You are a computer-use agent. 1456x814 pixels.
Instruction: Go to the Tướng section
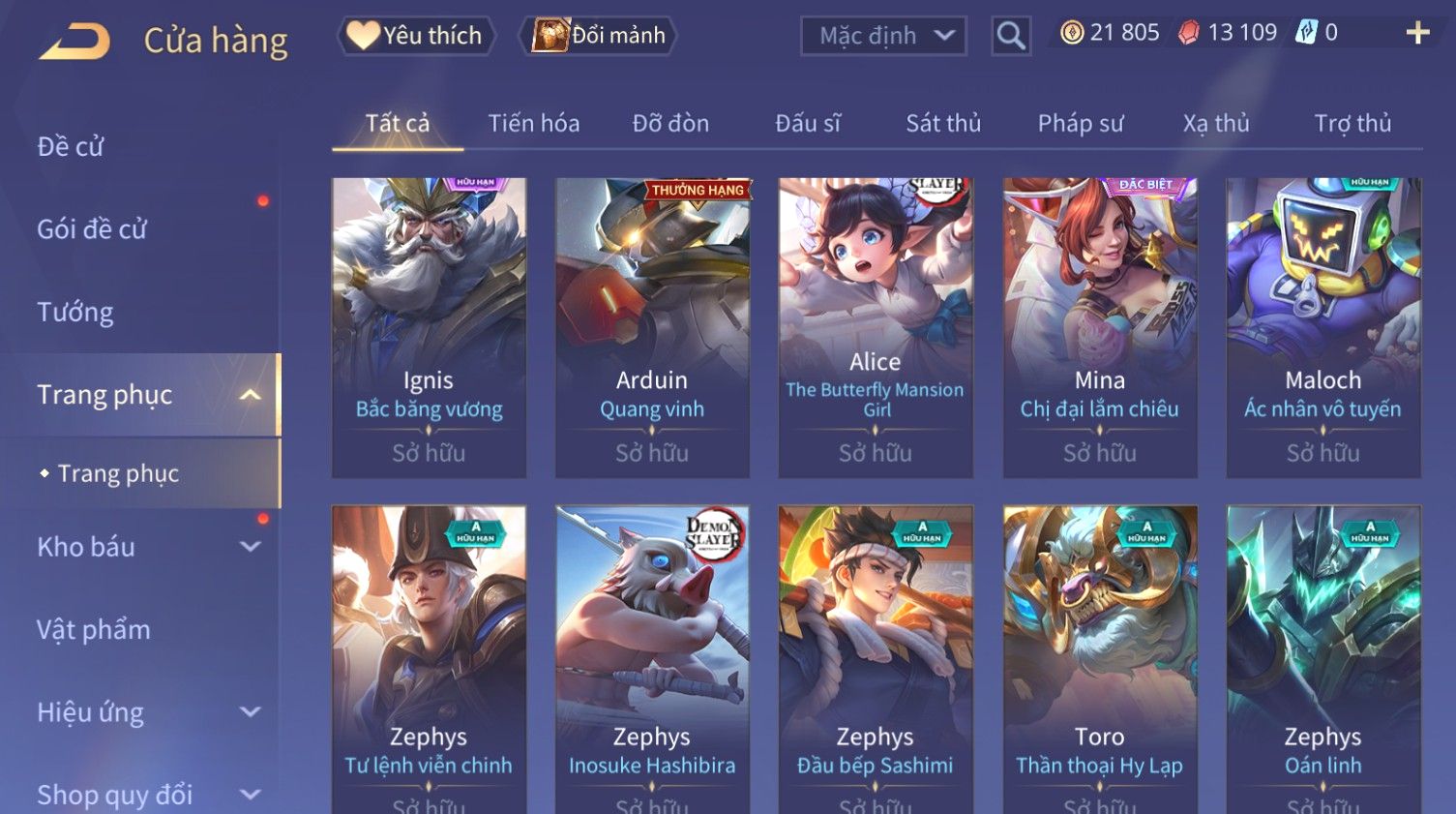pos(75,313)
